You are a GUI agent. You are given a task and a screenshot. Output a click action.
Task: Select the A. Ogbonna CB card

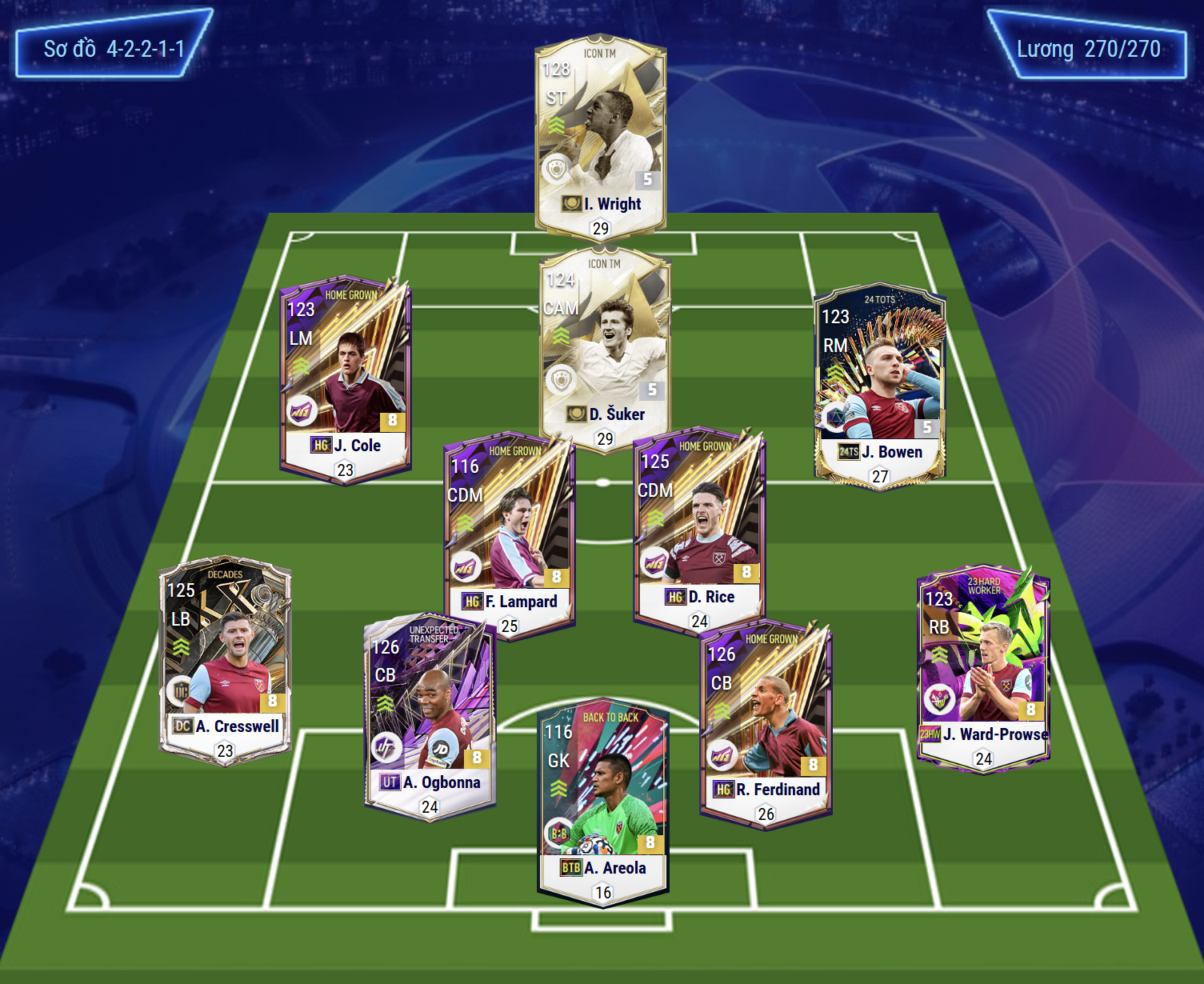(x=430, y=714)
